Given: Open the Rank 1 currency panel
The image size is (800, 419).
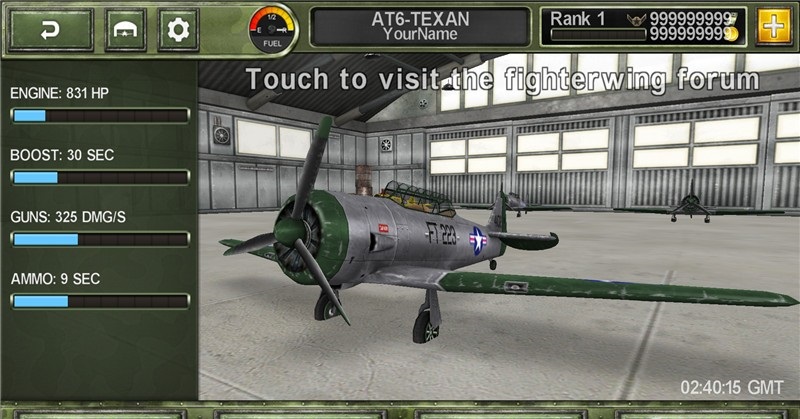Looking at the screenshot, I should tap(644, 26).
